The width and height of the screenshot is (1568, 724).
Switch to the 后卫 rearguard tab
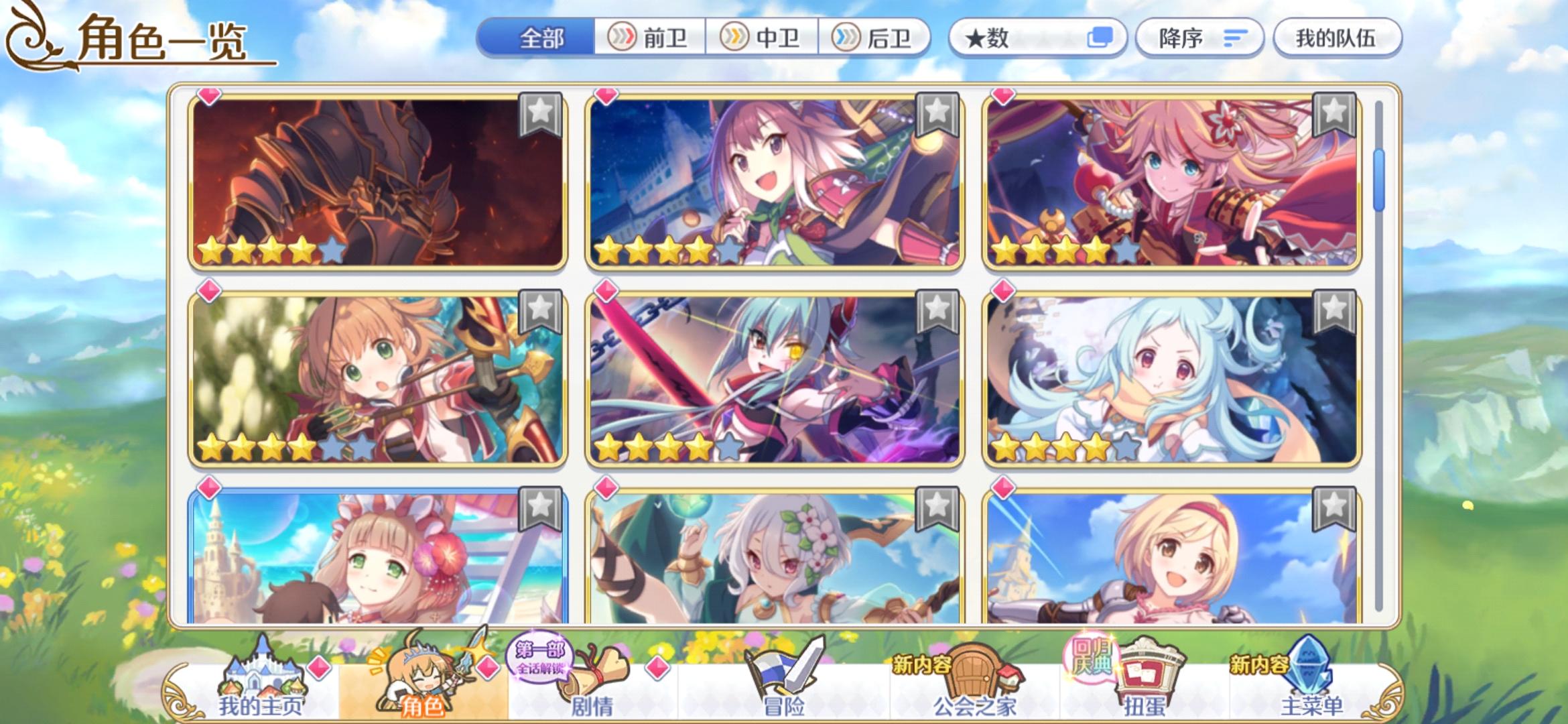[878, 38]
